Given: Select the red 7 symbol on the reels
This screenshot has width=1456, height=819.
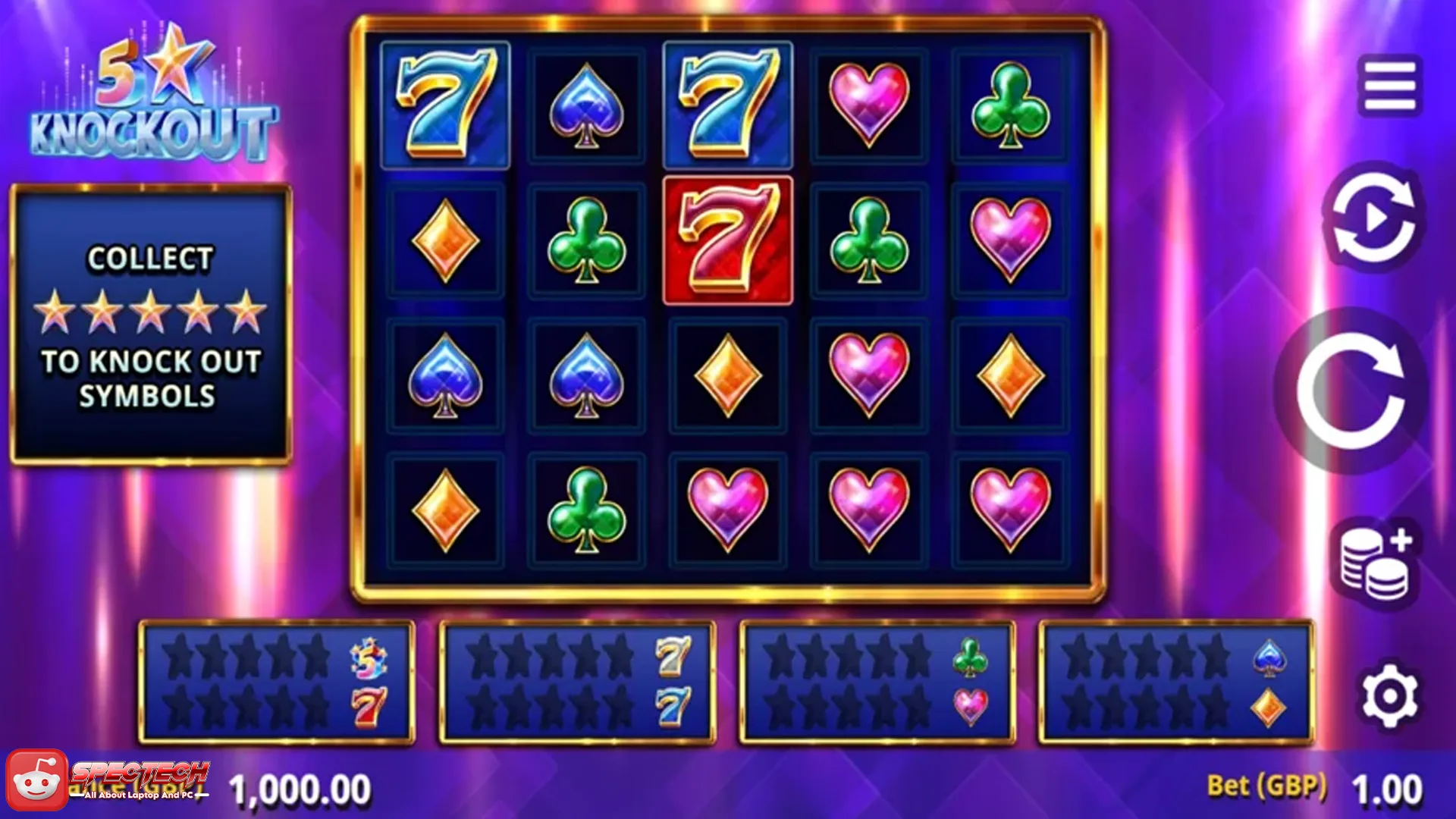Looking at the screenshot, I should 727,239.
